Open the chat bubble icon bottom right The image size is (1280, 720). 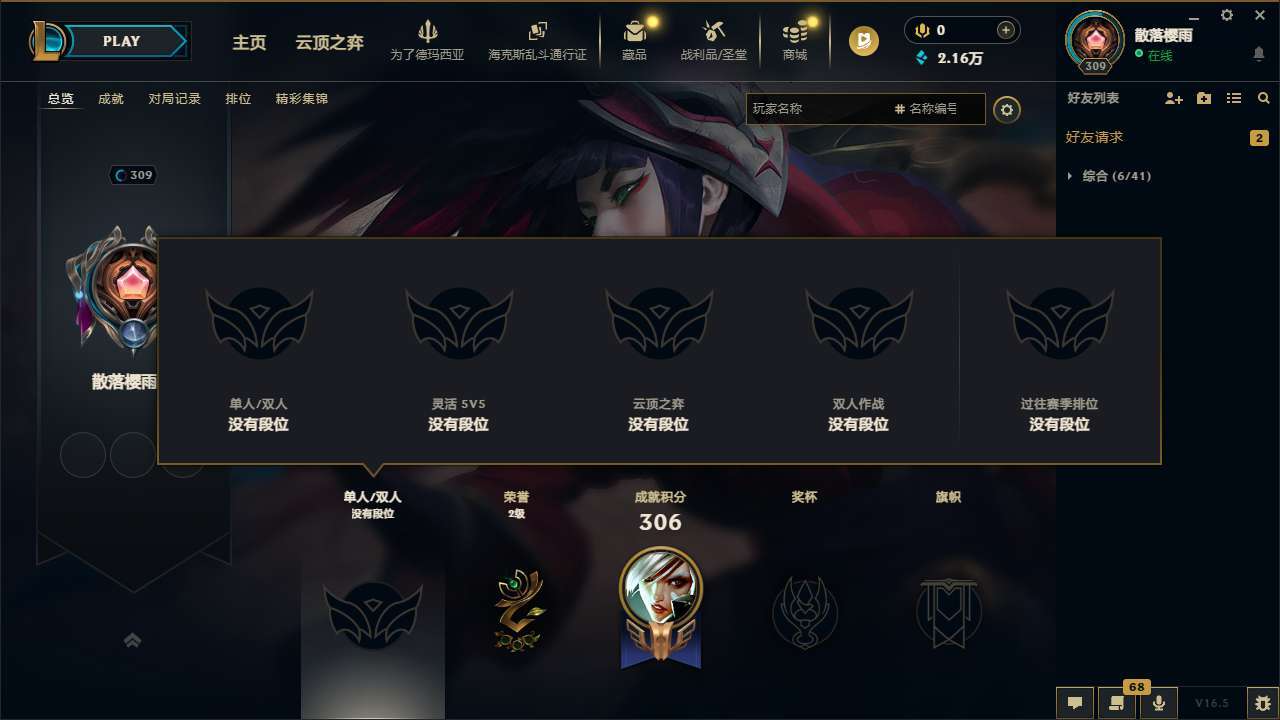pos(1075,702)
